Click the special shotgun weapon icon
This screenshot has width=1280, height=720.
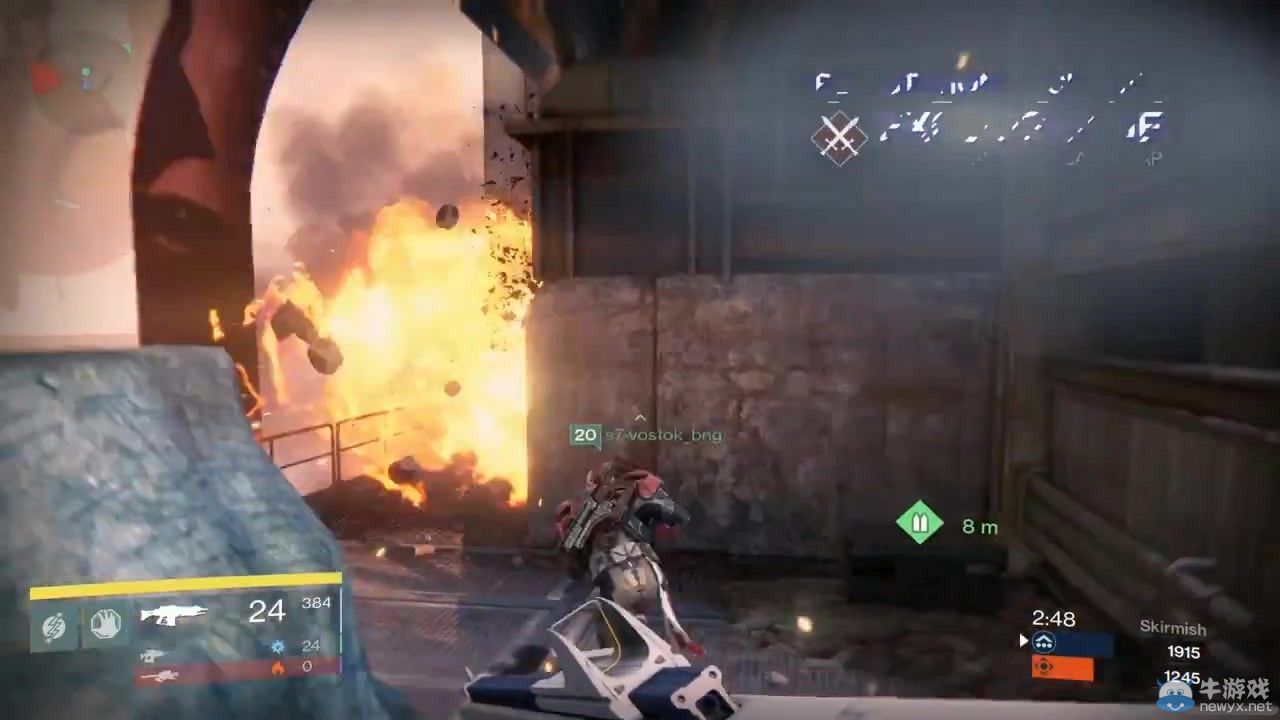click(x=152, y=656)
